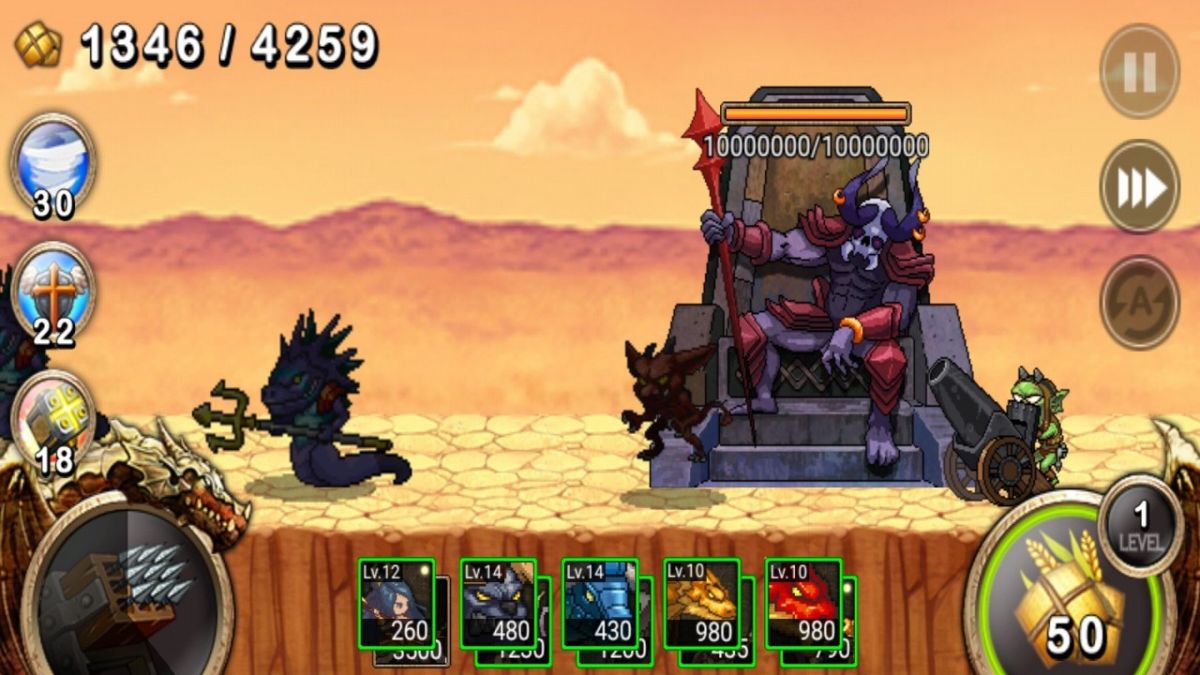Toggle the auto-battle button
The height and width of the screenshot is (675, 1200).
pos(1139,302)
